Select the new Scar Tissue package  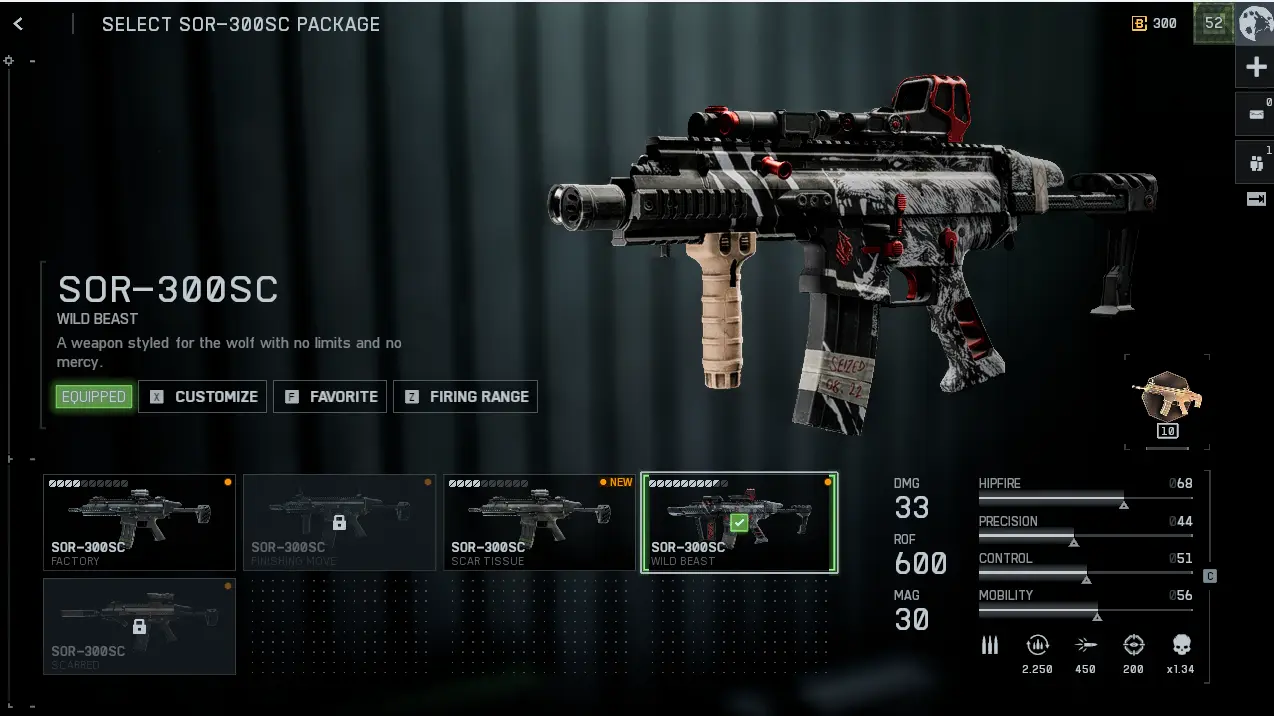click(x=539, y=522)
